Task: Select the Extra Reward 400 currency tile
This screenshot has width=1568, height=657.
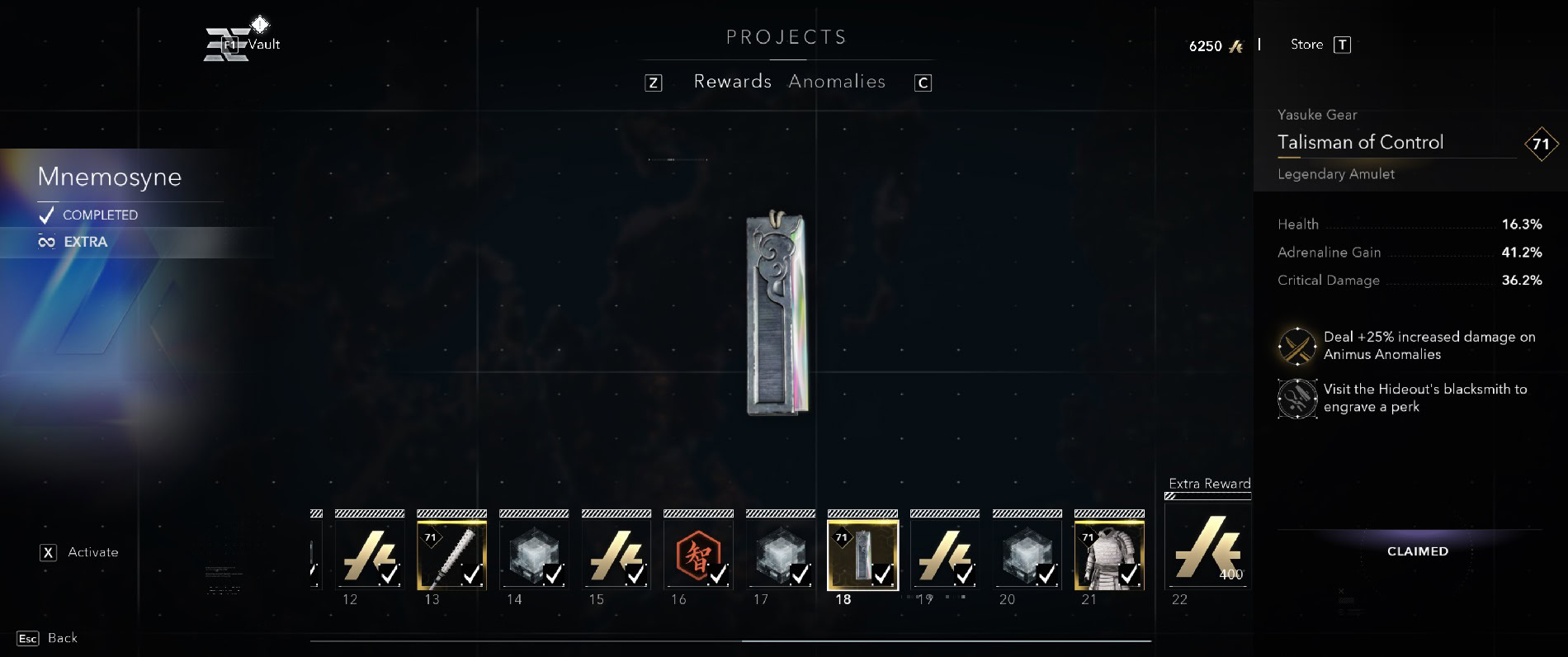Action: click(1207, 546)
